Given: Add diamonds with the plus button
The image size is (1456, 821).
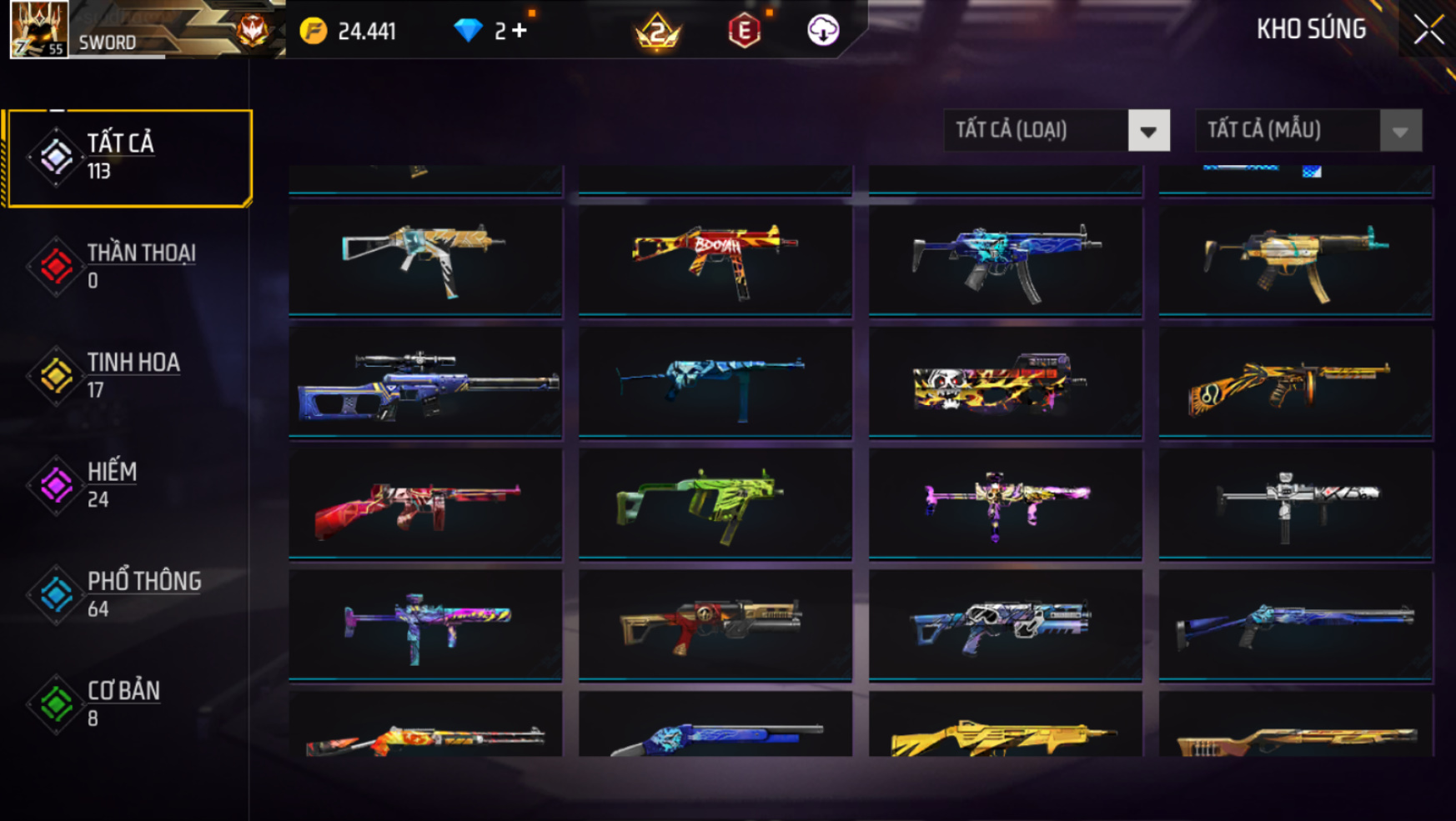Looking at the screenshot, I should pos(520,31).
